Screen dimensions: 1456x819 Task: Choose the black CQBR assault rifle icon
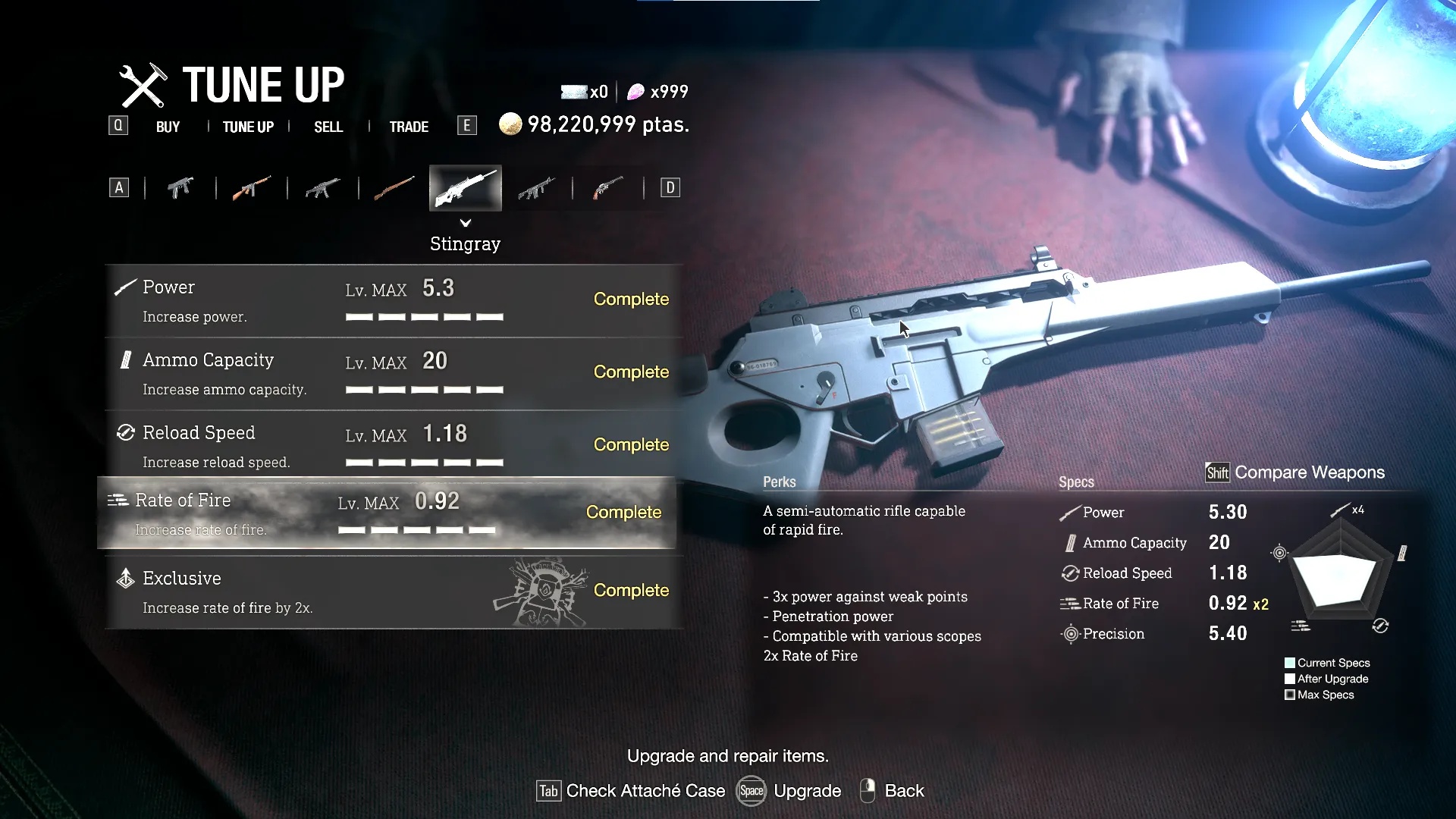pos(536,187)
